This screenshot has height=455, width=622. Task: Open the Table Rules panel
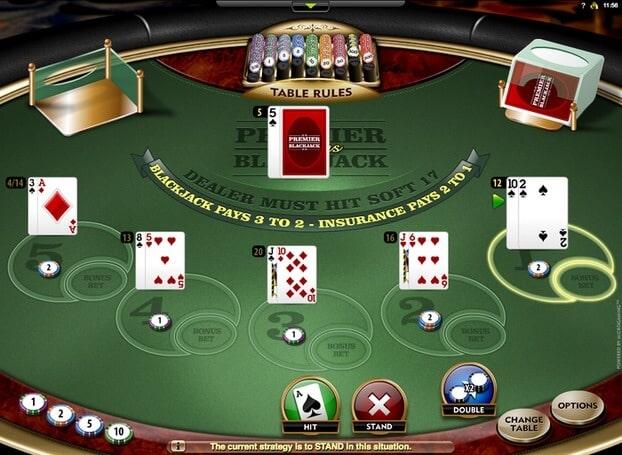[310, 91]
